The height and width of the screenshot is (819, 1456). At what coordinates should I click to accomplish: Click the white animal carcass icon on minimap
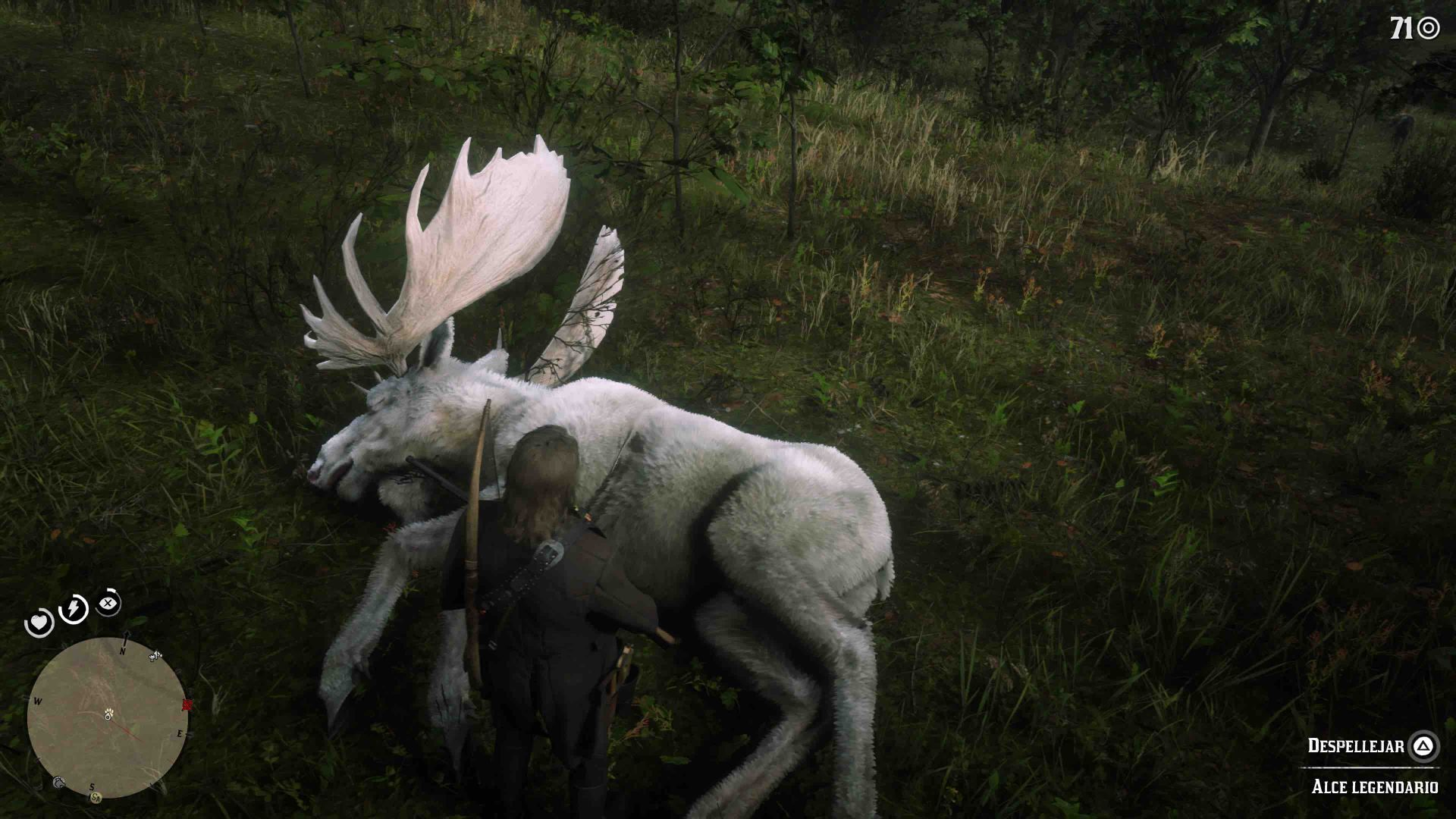[x=155, y=656]
